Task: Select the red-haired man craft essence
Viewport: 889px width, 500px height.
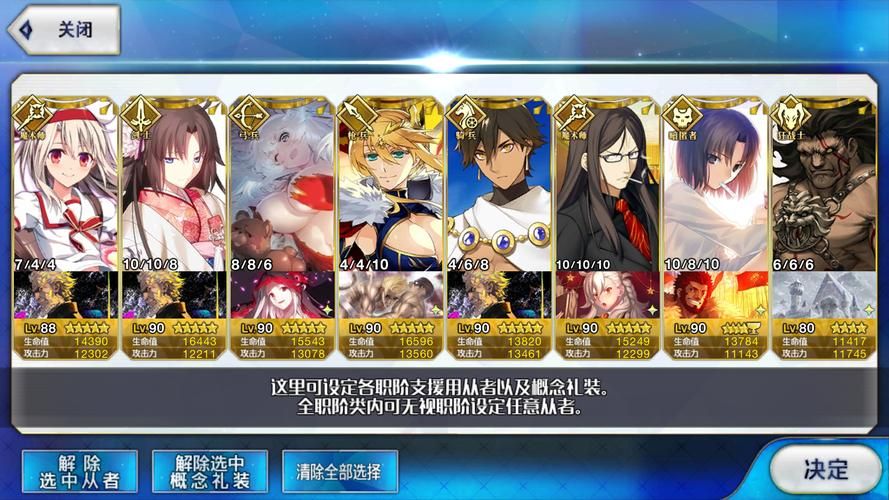Action: (715, 295)
